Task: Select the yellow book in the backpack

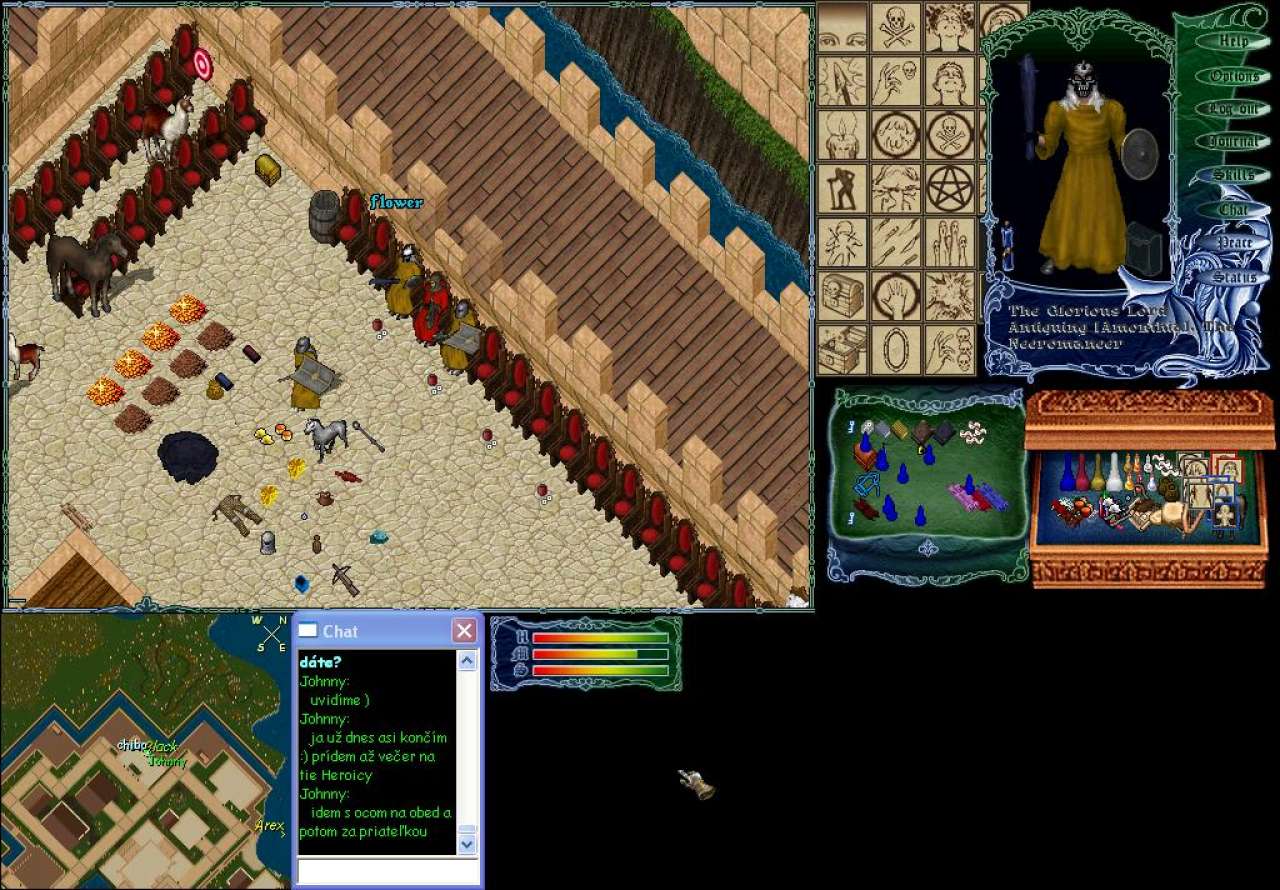Action: (899, 430)
